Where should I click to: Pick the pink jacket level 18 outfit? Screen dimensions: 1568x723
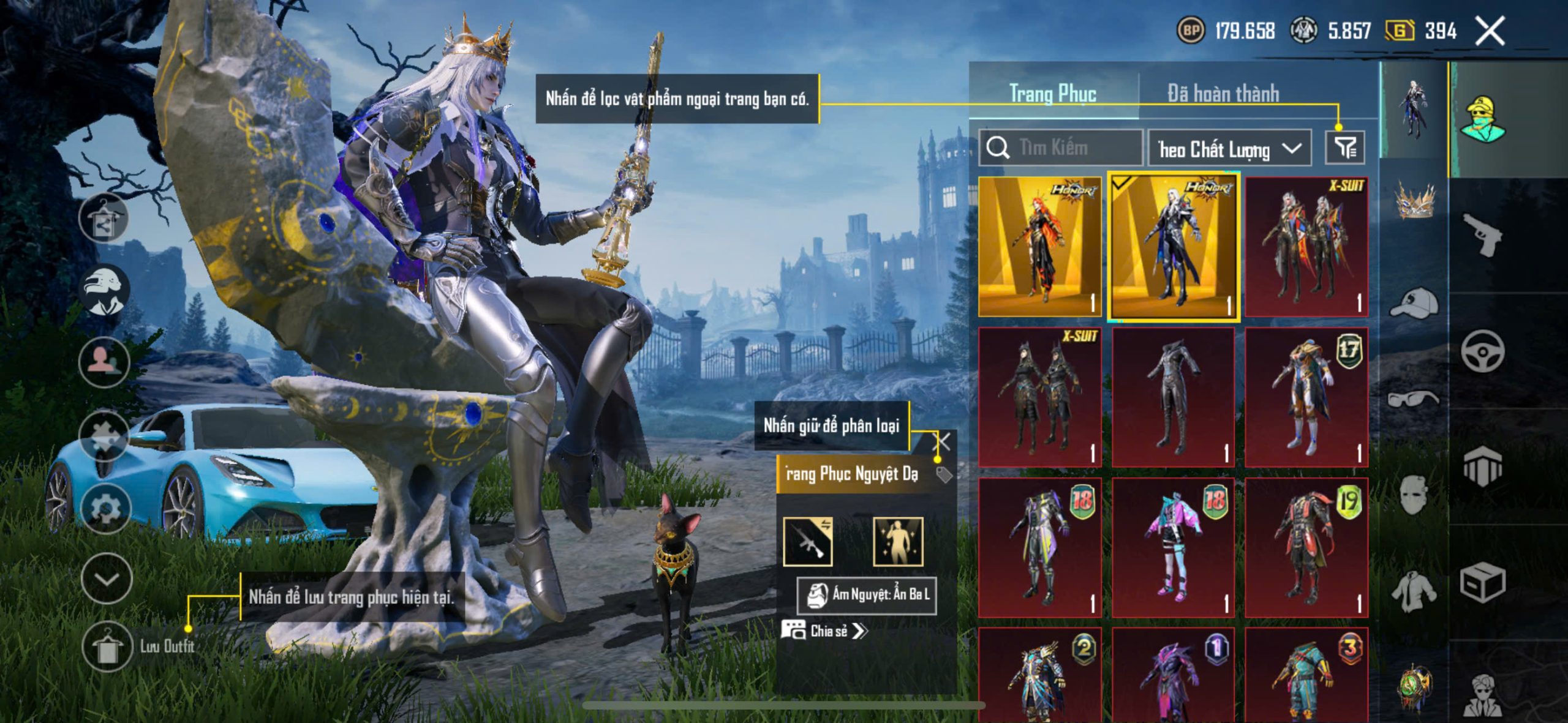1173,547
